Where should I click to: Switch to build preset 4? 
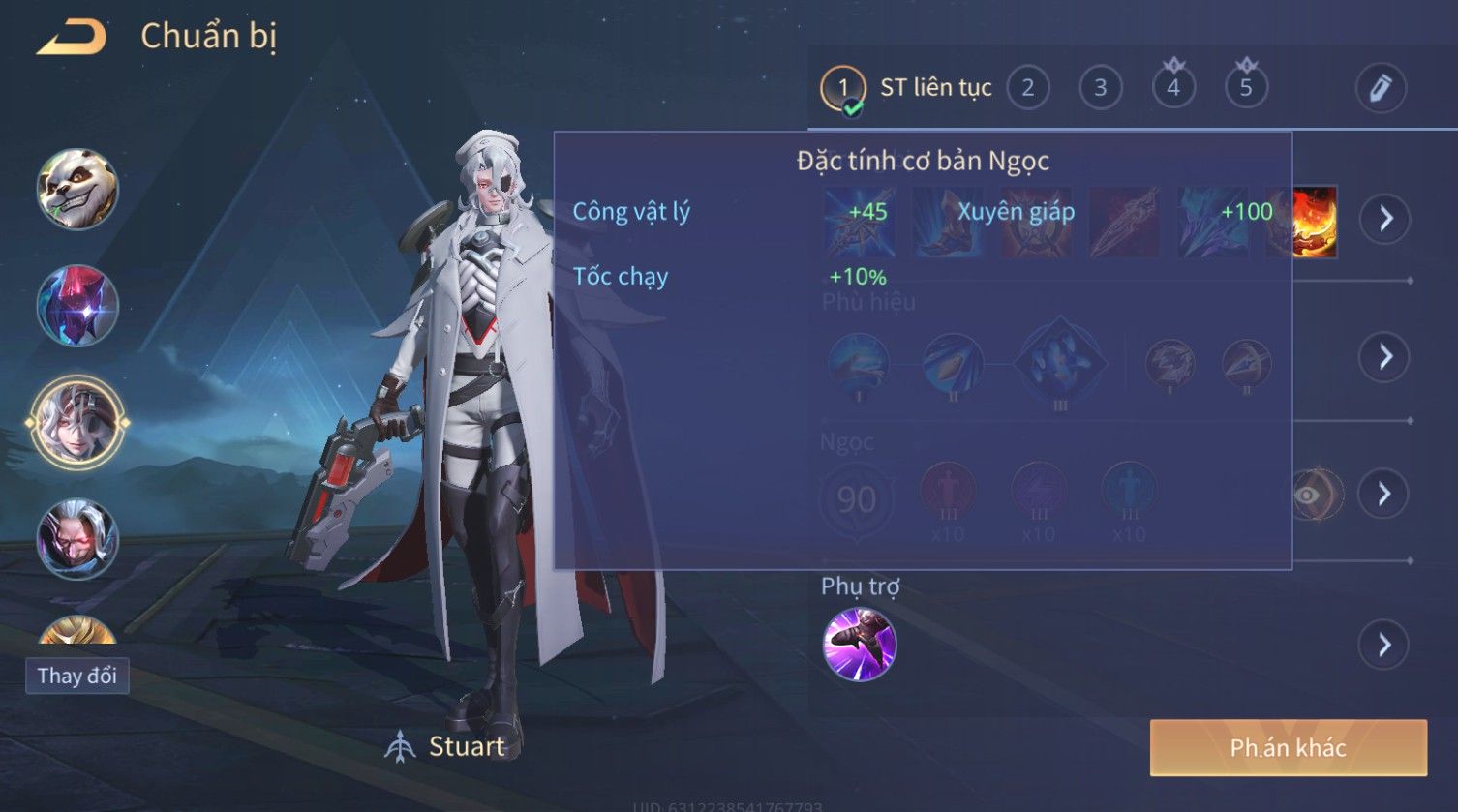coord(1173,88)
